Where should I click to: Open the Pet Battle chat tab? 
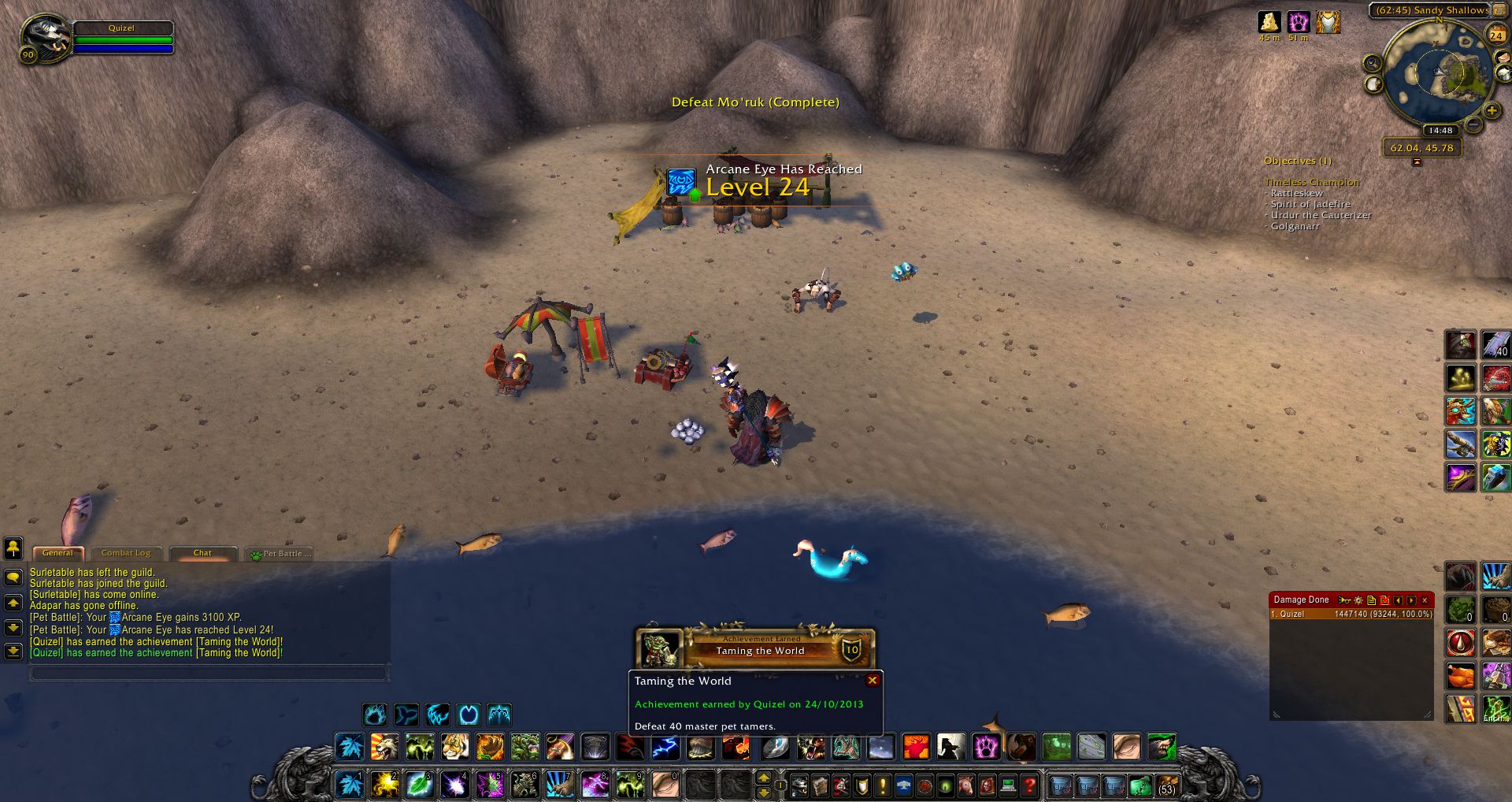point(281,554)
